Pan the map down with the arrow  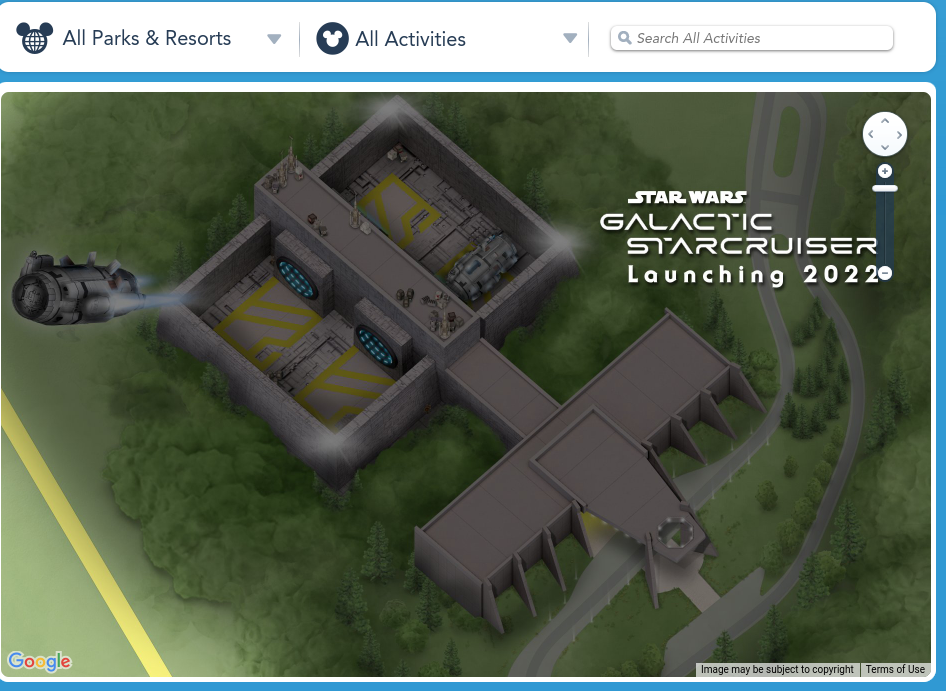coord(885,147)
